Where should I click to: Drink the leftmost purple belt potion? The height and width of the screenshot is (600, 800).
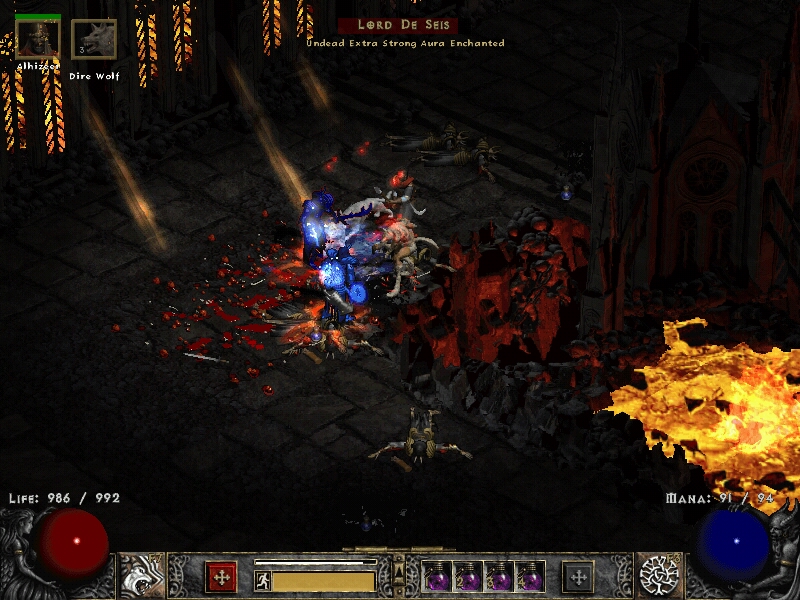coord(438,578)
